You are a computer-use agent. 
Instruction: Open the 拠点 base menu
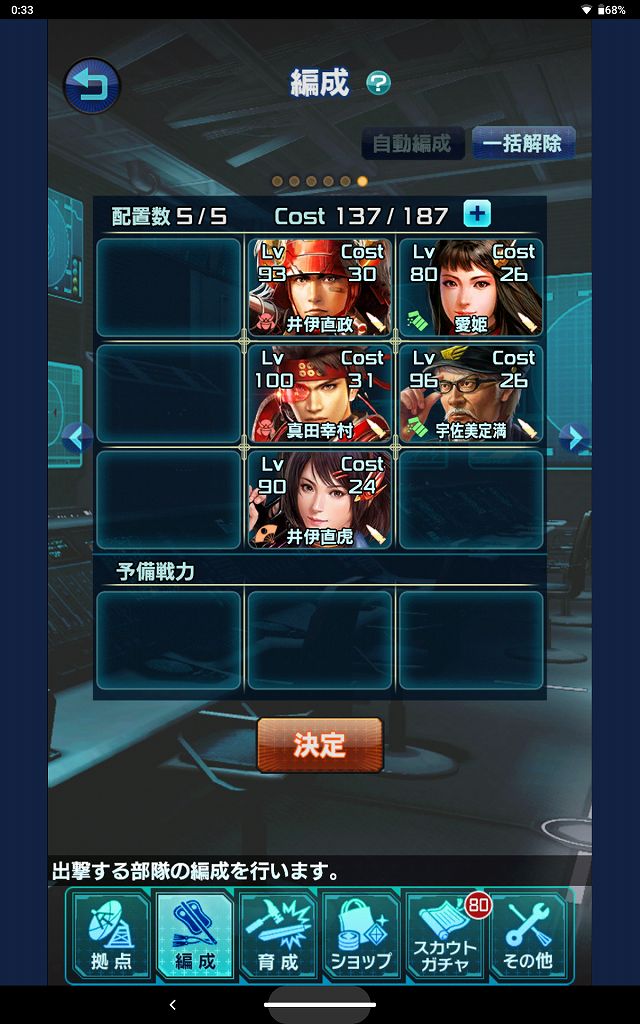110,936
